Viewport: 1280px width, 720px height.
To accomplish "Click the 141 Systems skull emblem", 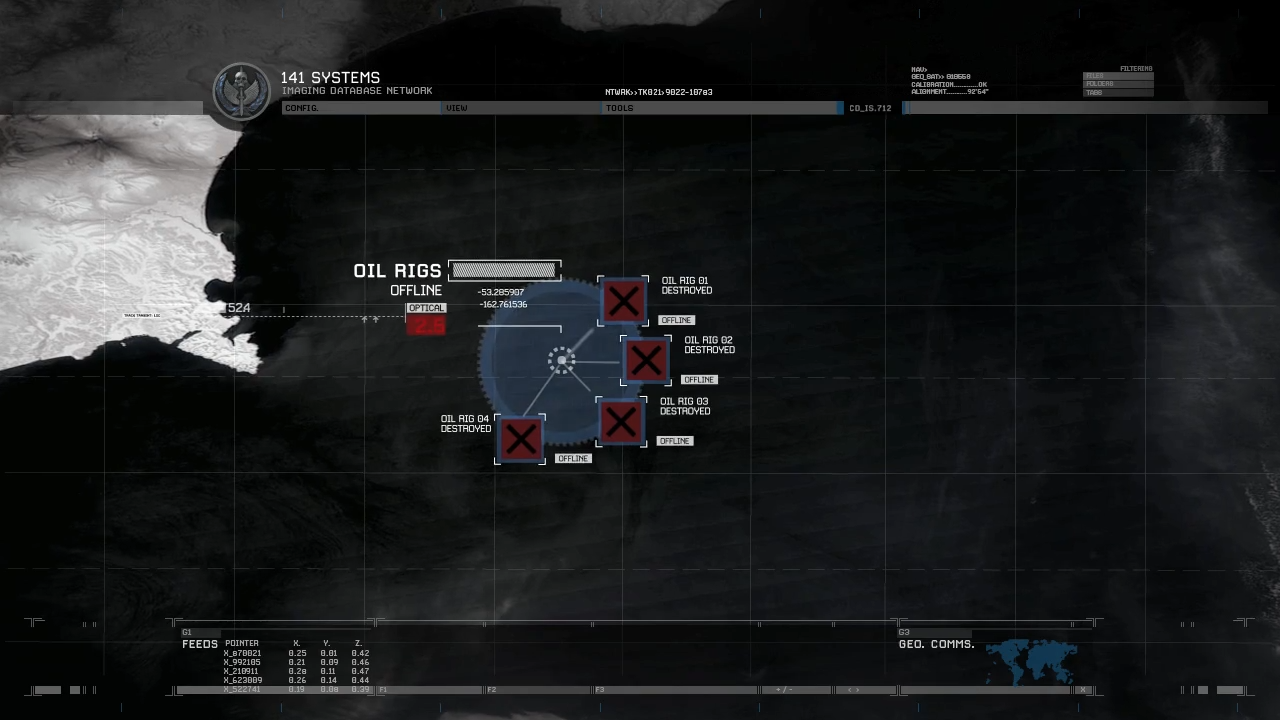I will click(x=241, y=92).
